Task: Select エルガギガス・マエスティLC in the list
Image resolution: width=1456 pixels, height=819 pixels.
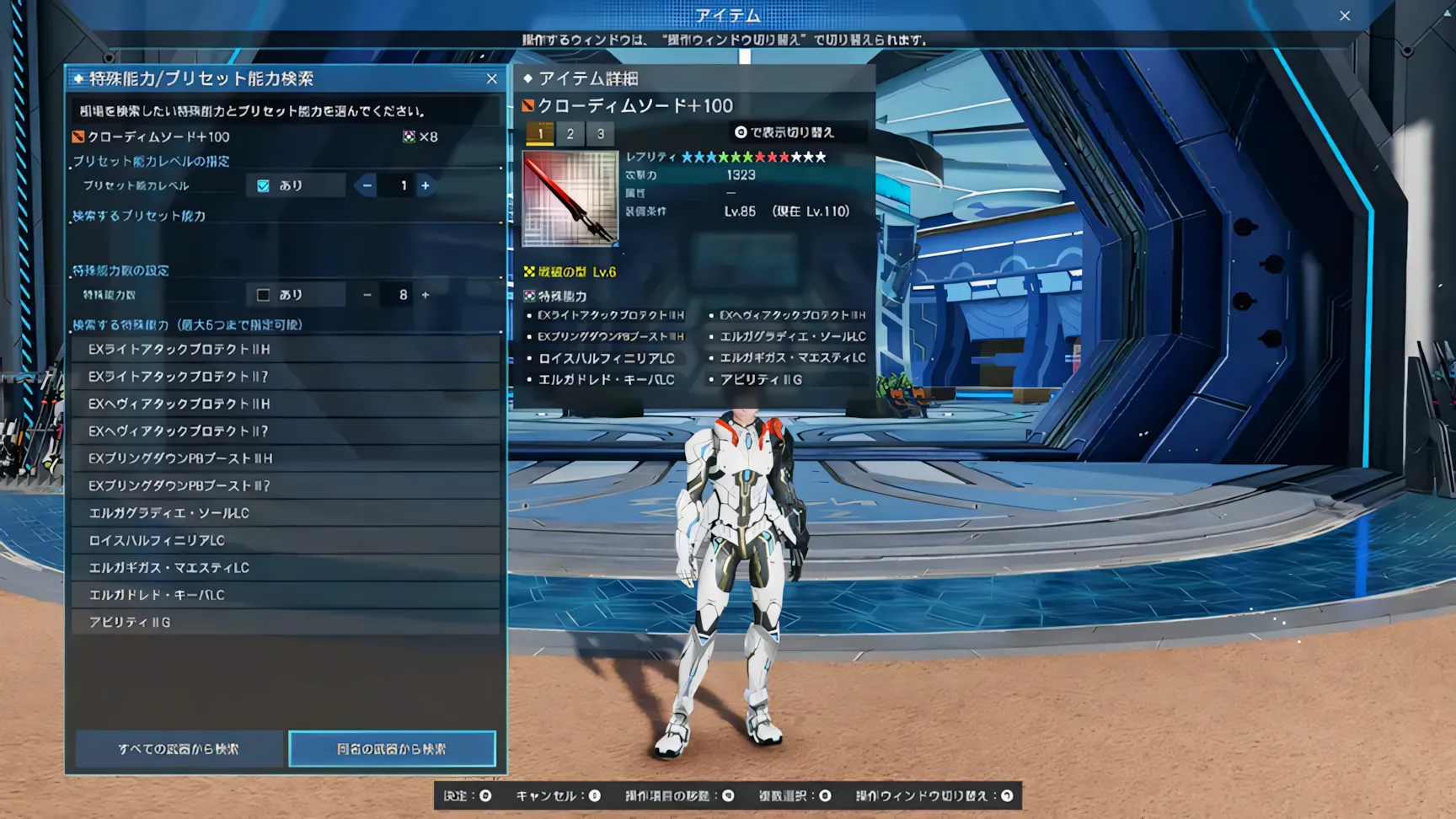Action: pyautogui.click(x=286, y=568)
